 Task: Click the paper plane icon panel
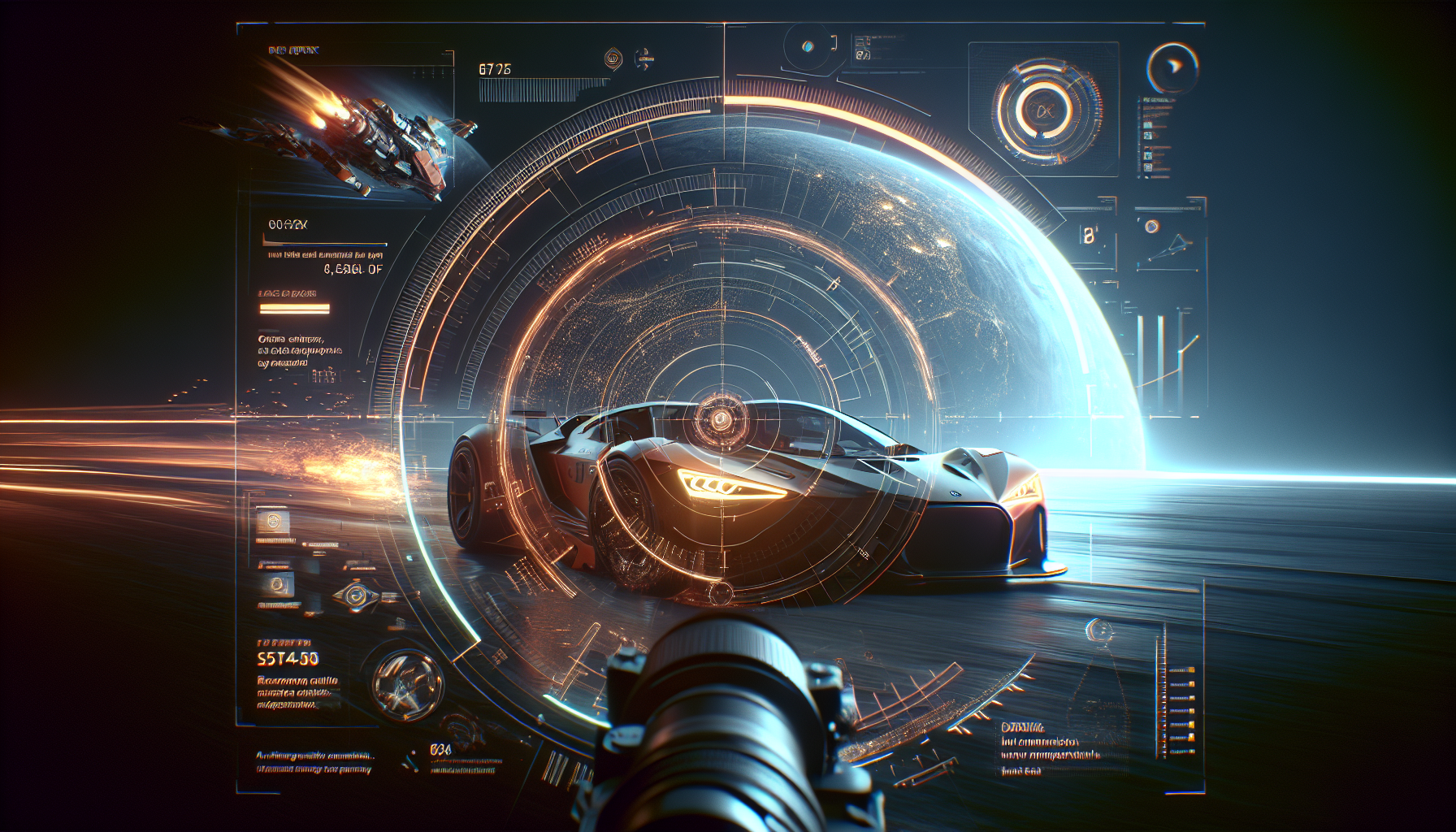[x=1170, y=241]
